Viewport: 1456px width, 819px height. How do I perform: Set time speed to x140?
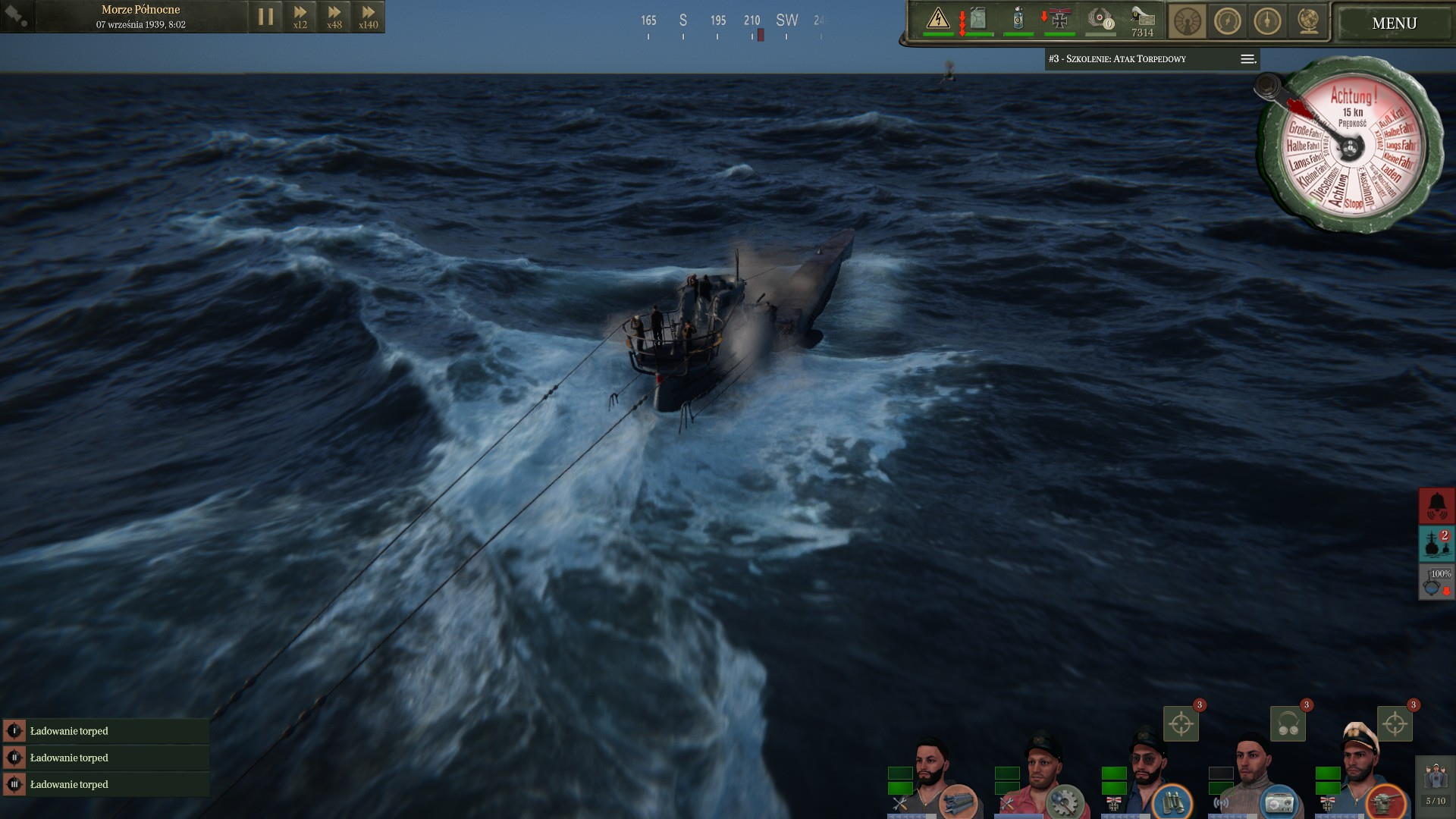click(369, 17)
